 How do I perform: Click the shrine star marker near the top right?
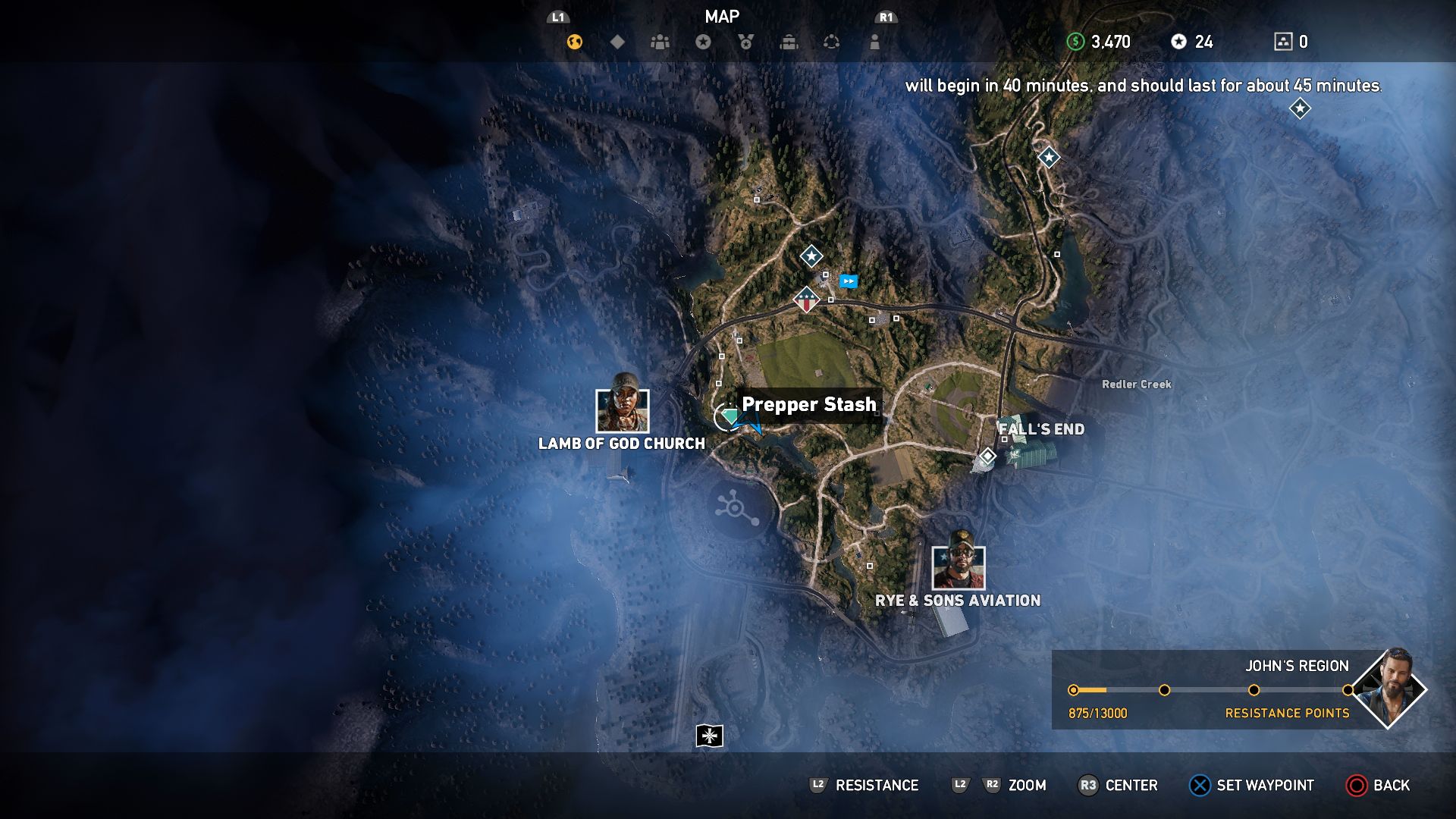1048,158
